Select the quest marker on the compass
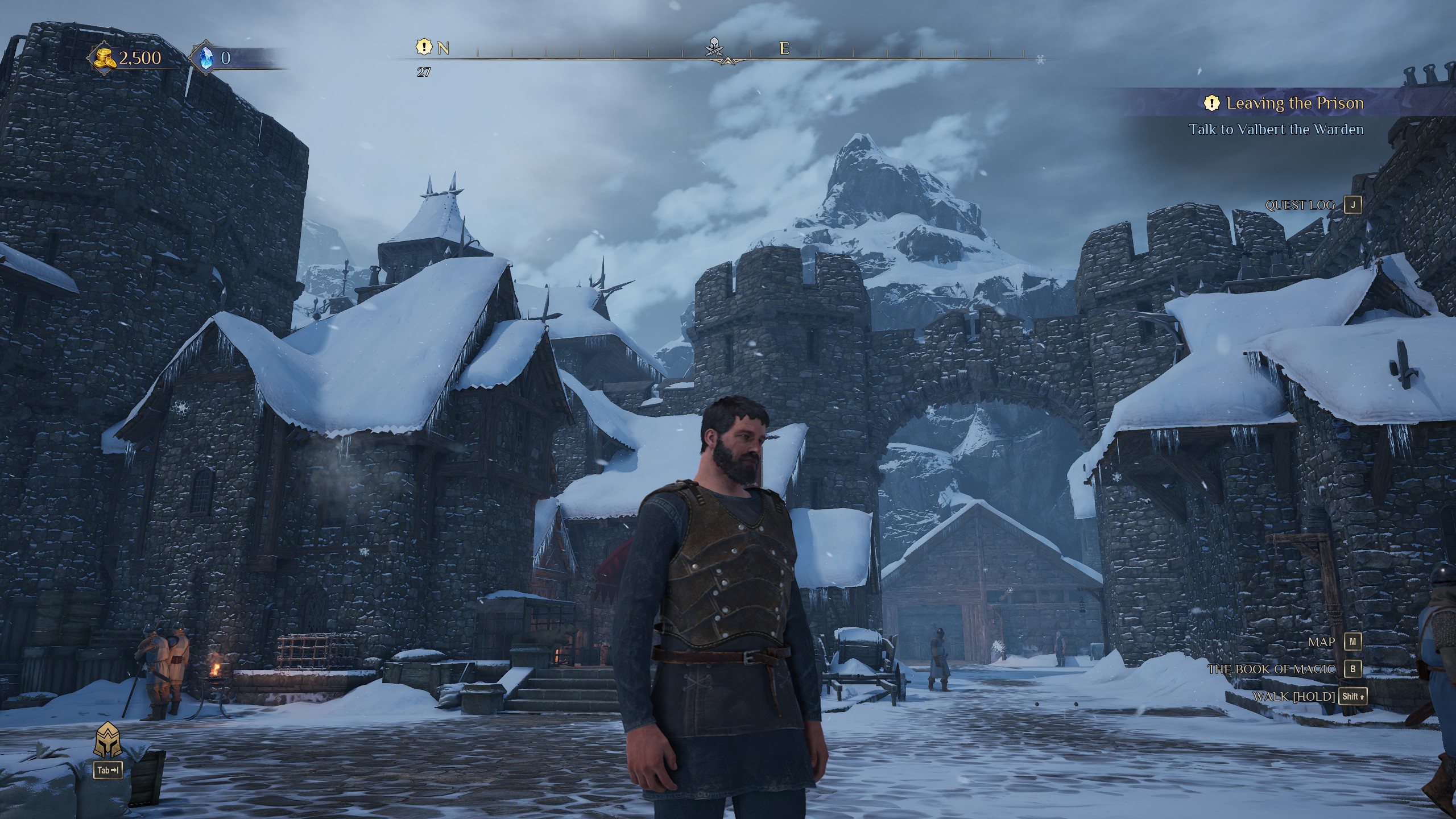 pos(424,47)
